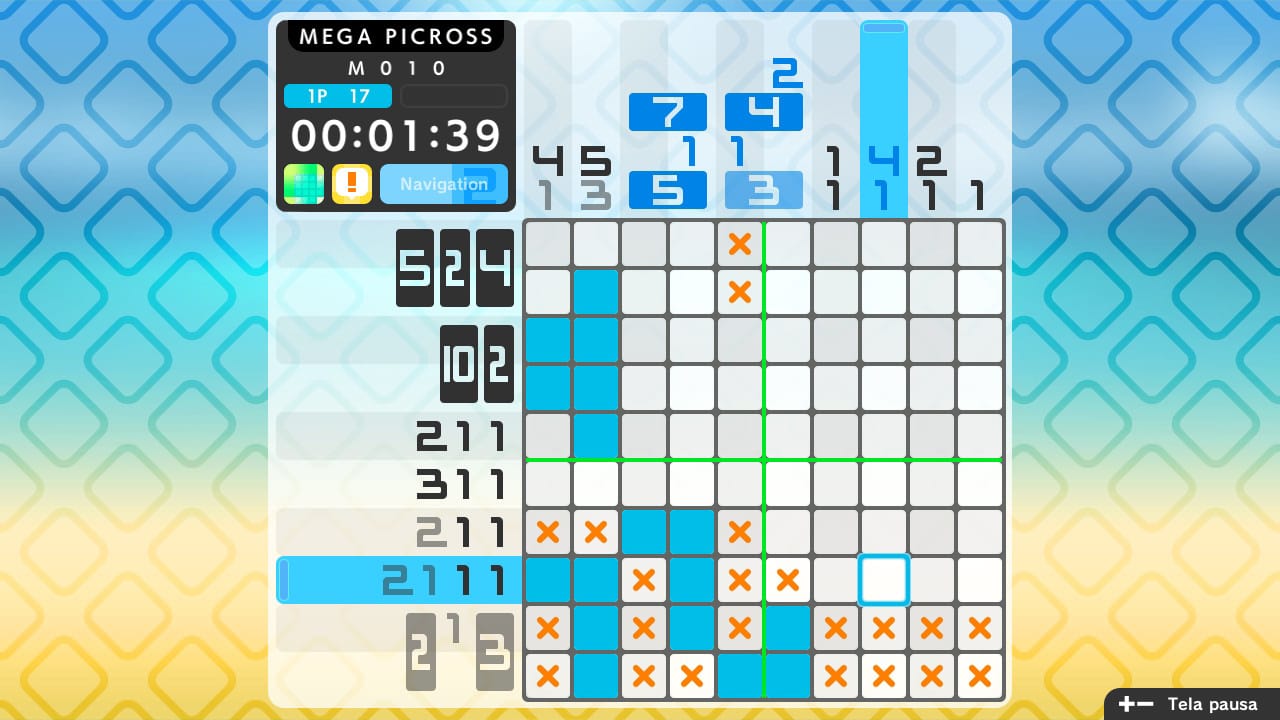Select the blue "7 1 5" column clue
The height and width of the screenshot is (720, 1280).
tap(668, 148)
